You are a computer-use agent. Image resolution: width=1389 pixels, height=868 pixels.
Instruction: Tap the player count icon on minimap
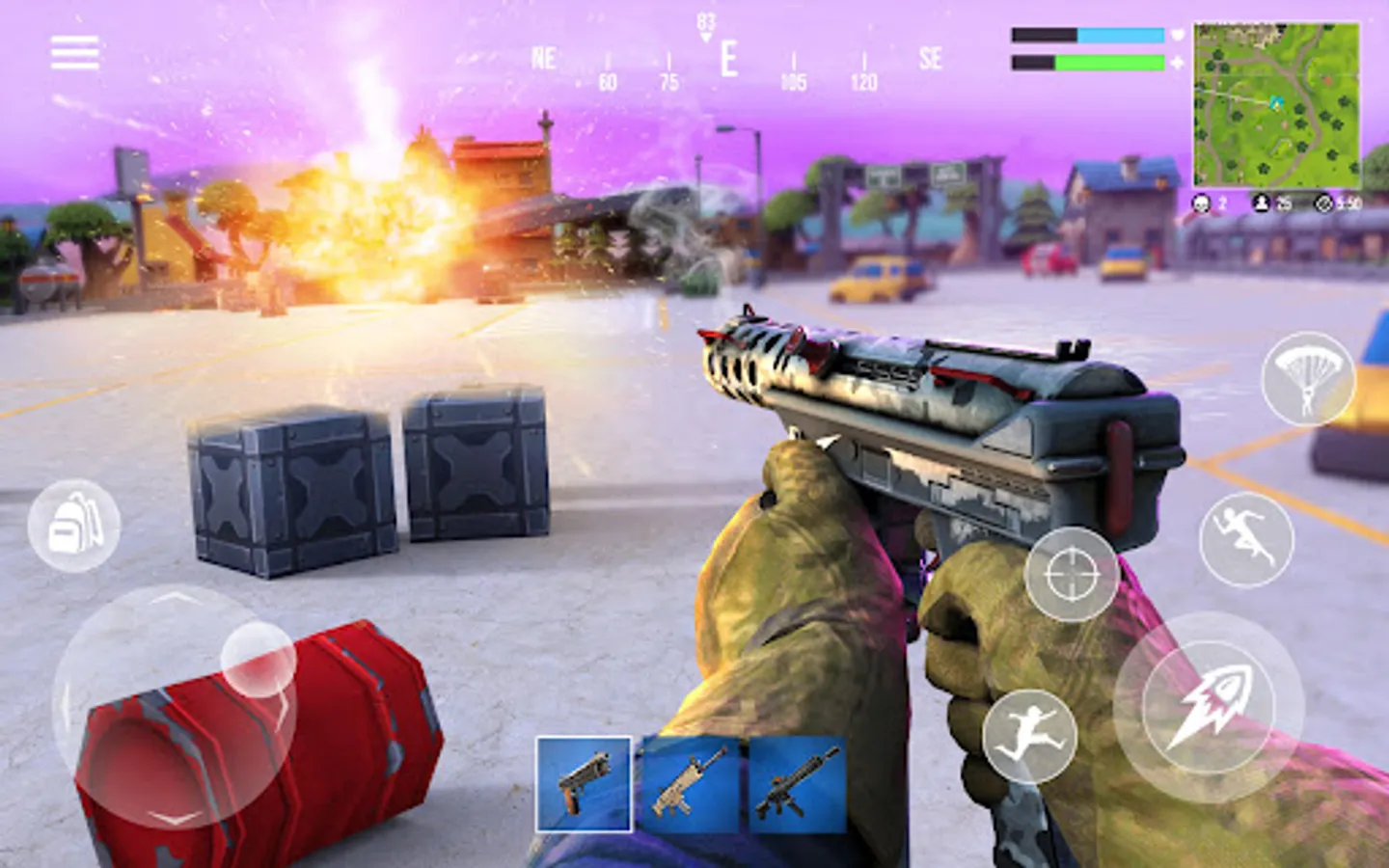1263,203
